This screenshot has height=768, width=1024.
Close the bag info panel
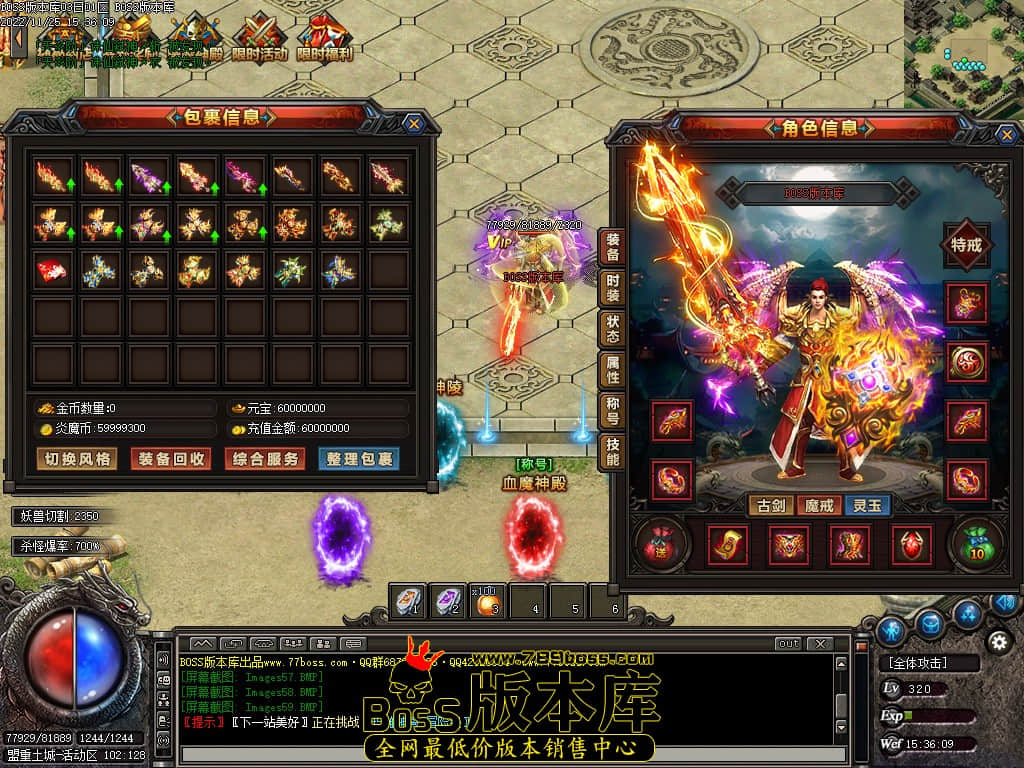[x=414, y=123]
